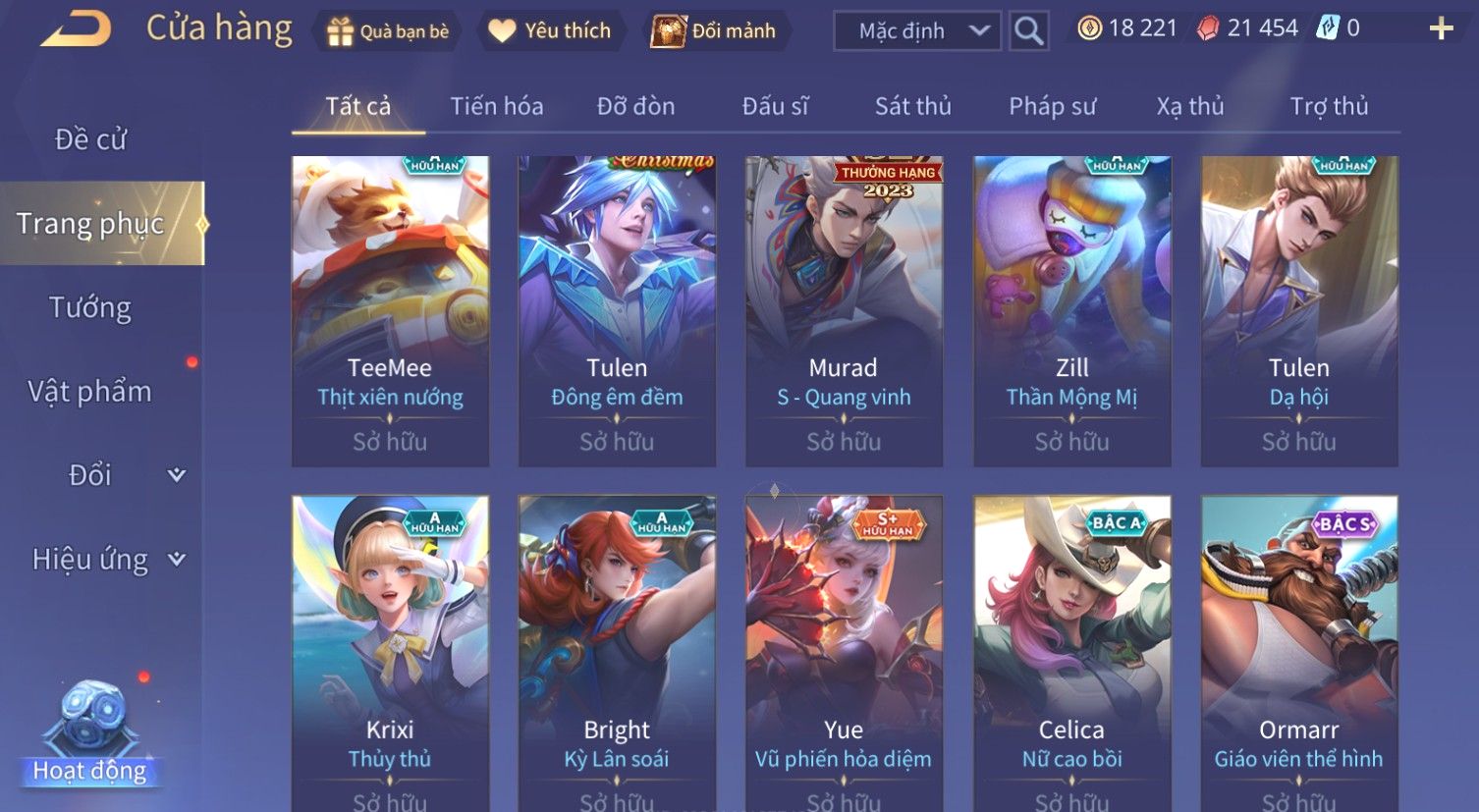Screen dimensions: 1479x812
Task: Open the Vật phẩm section
Action: (90, 392)
